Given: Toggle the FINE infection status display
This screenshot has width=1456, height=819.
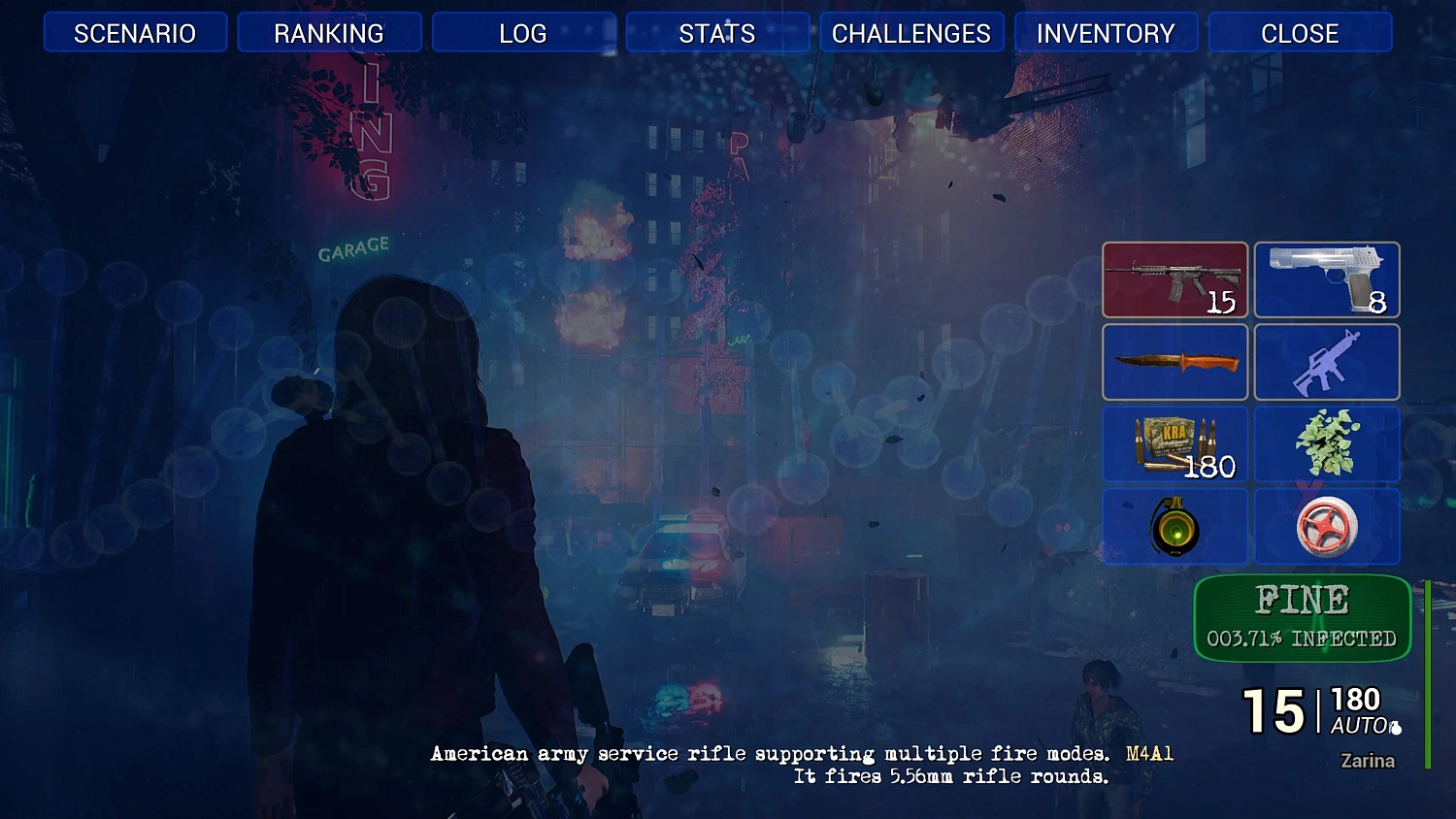Looking at the screenshot, I should pos(1302,618).
